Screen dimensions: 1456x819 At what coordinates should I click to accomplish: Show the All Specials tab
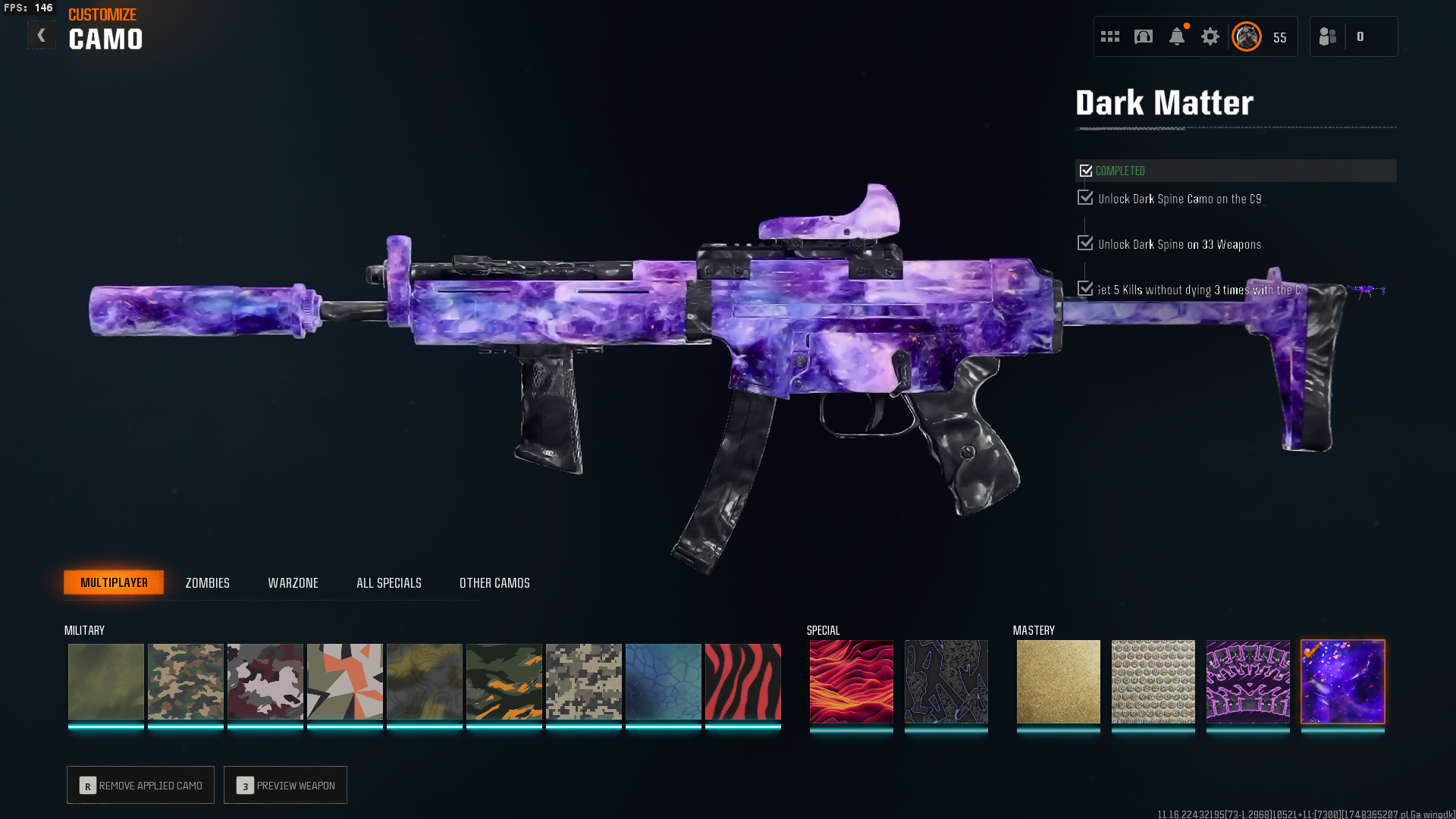[388, 582]
